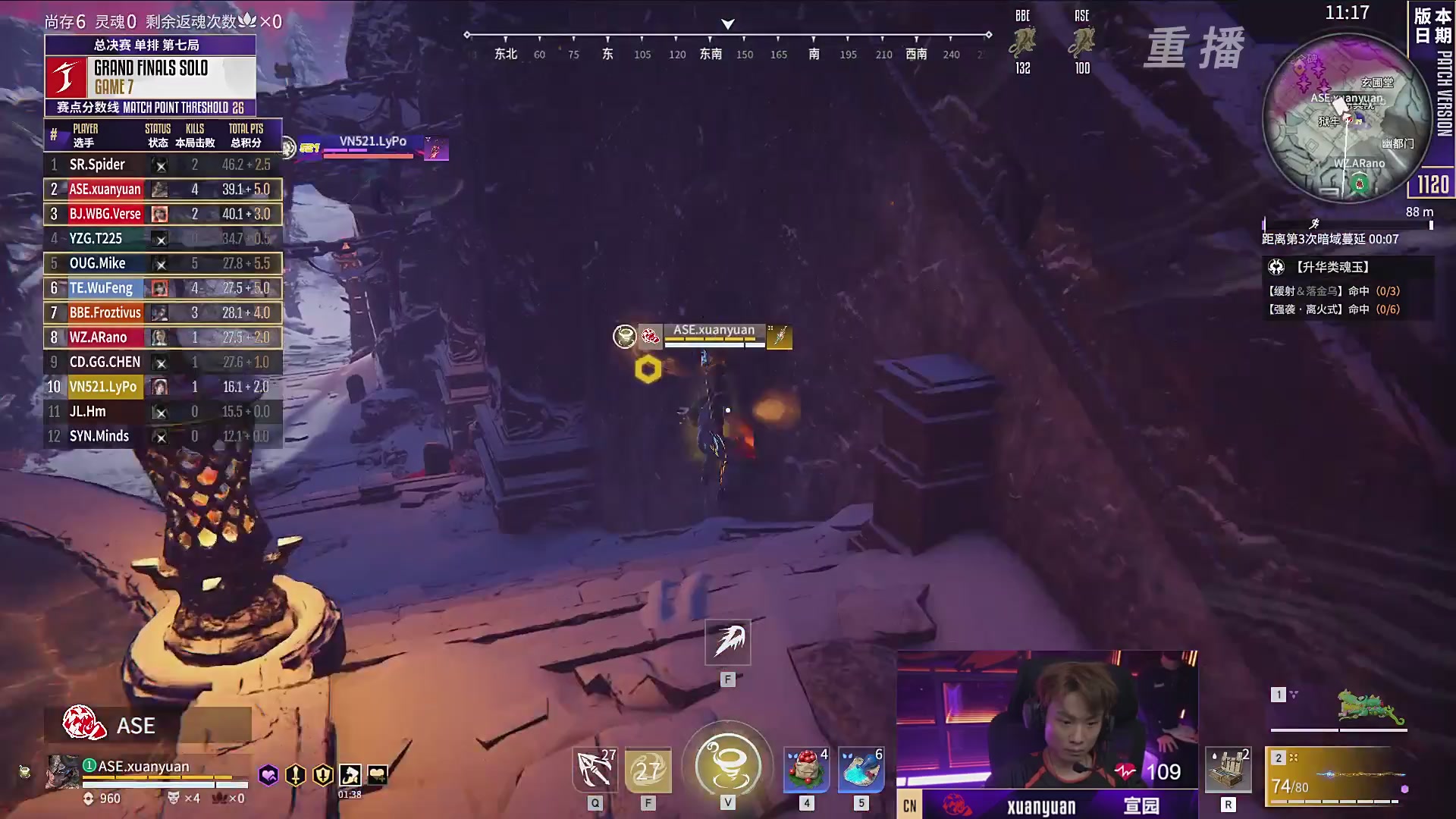The height and width of the screenshot is (819, 1456).
Task: Click the claw dash skill icon
Action: point(728,642)
